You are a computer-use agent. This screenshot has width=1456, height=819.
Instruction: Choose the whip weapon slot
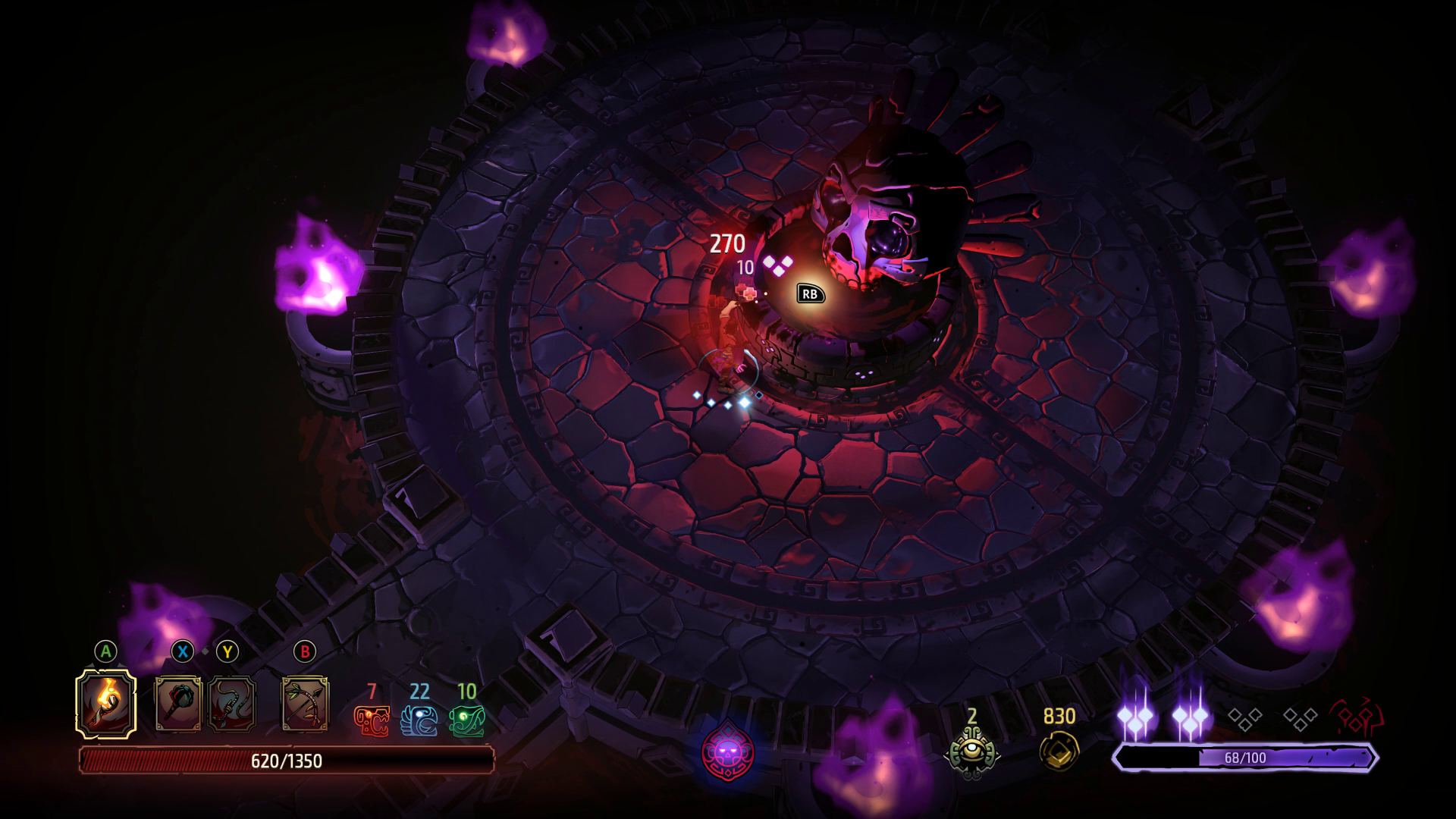(231, 704)
